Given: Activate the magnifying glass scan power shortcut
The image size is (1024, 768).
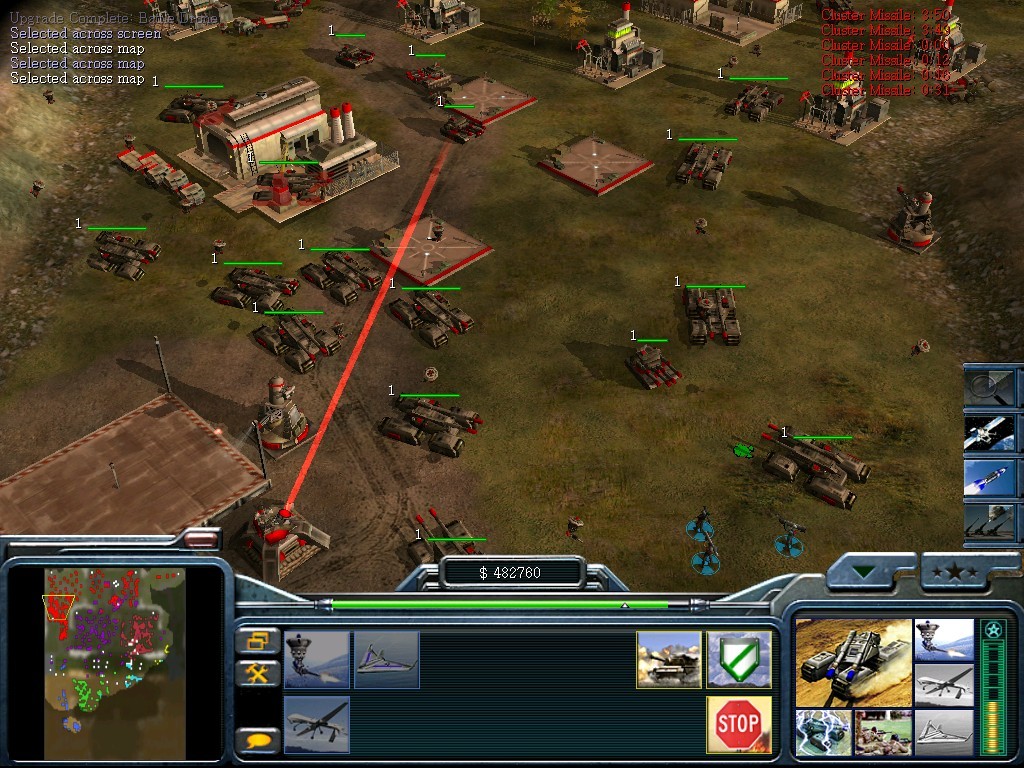Looking at the screenshot, I should [990, 385].
